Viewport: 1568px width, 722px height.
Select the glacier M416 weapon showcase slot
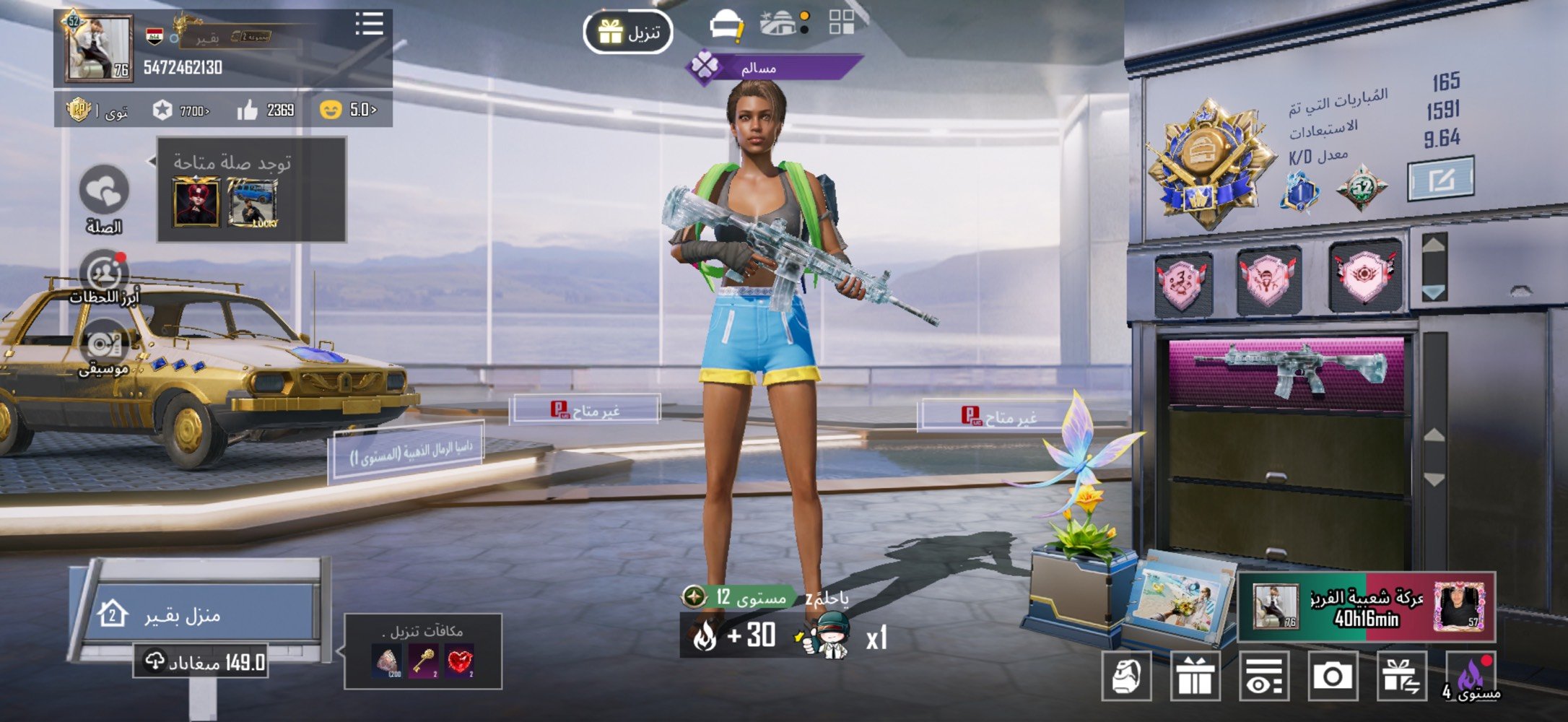[1287, 369]
